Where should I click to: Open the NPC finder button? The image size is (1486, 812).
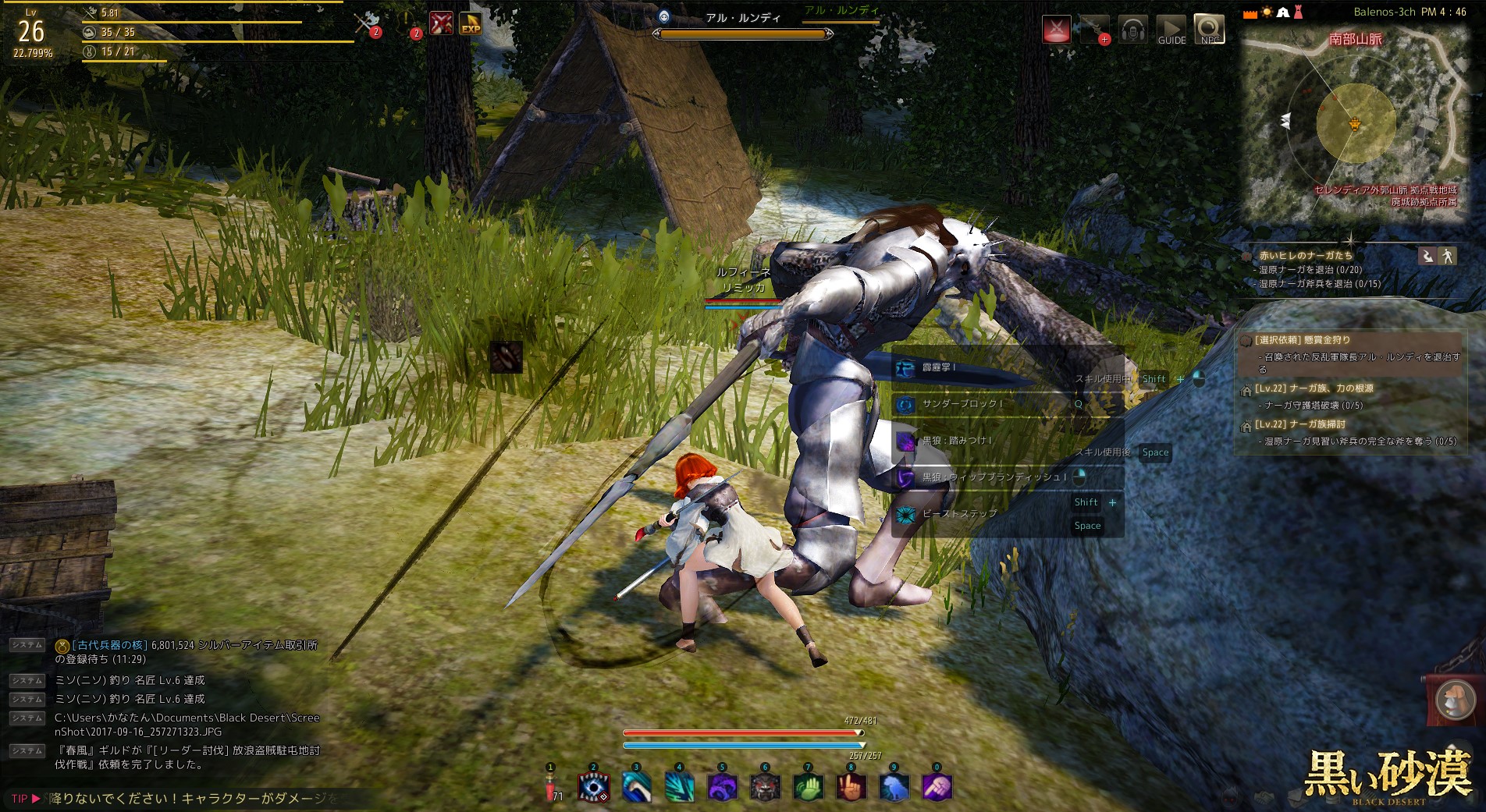click(1209, 30)
